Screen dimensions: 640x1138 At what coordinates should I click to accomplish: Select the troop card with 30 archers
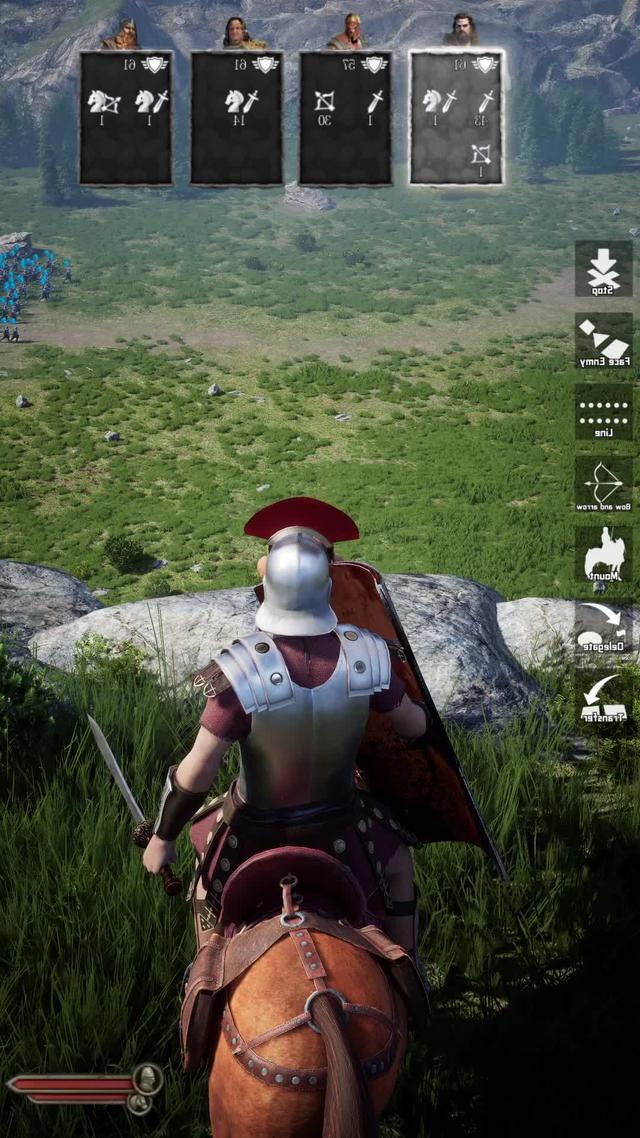point(346,118)
